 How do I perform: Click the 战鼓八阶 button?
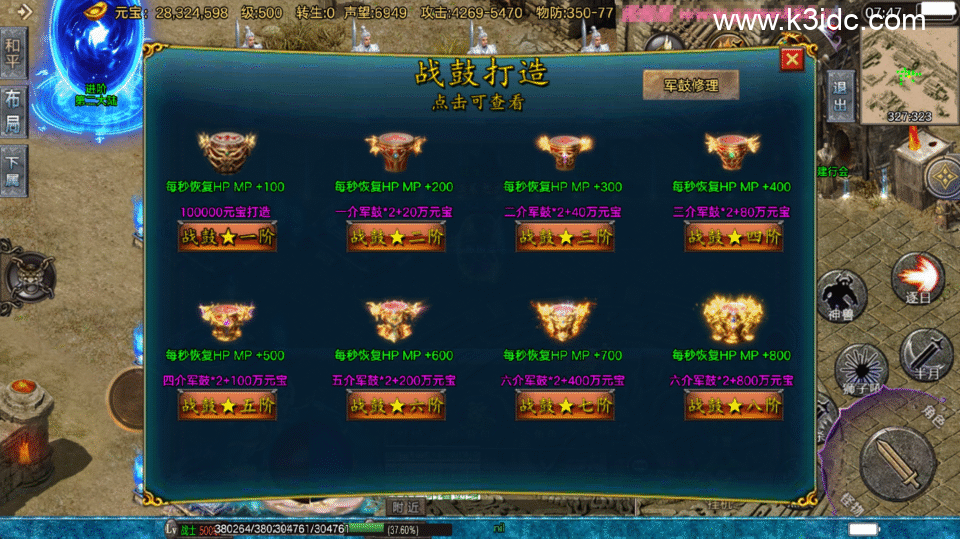(733, 406)
